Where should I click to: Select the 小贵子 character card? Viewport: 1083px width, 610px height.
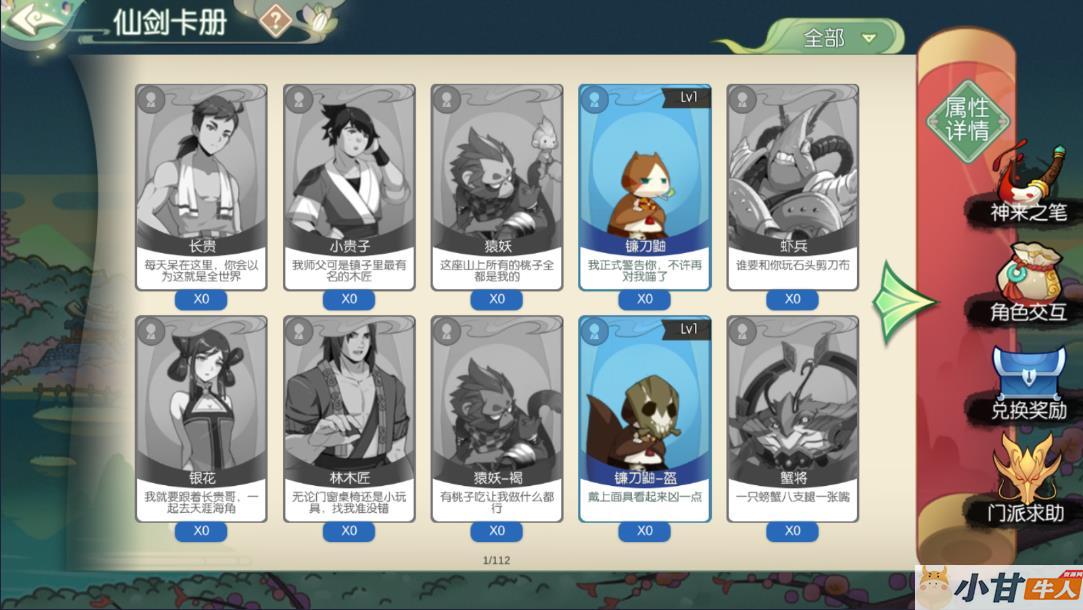pos(349,186)
